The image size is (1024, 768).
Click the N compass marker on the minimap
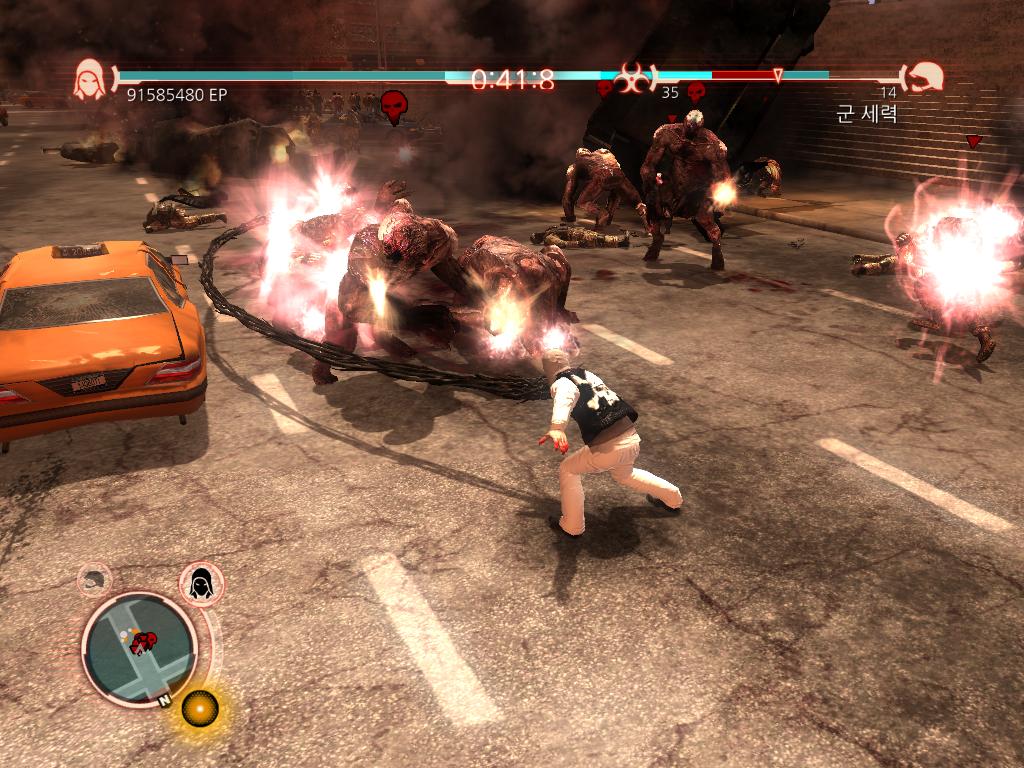click(x=163, y=701)
